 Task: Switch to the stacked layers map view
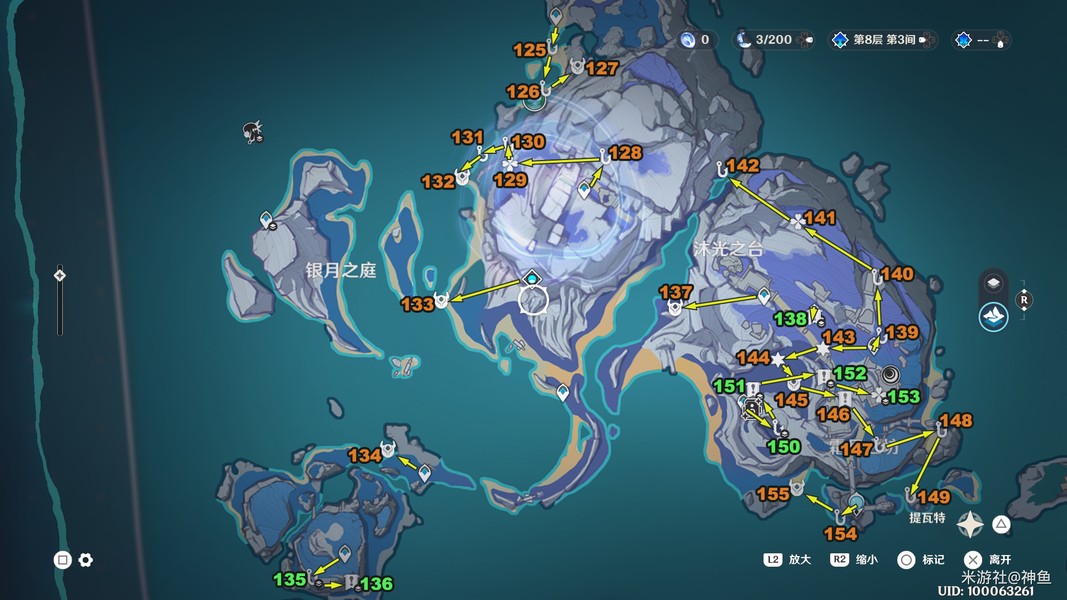[x=993, y=282]
